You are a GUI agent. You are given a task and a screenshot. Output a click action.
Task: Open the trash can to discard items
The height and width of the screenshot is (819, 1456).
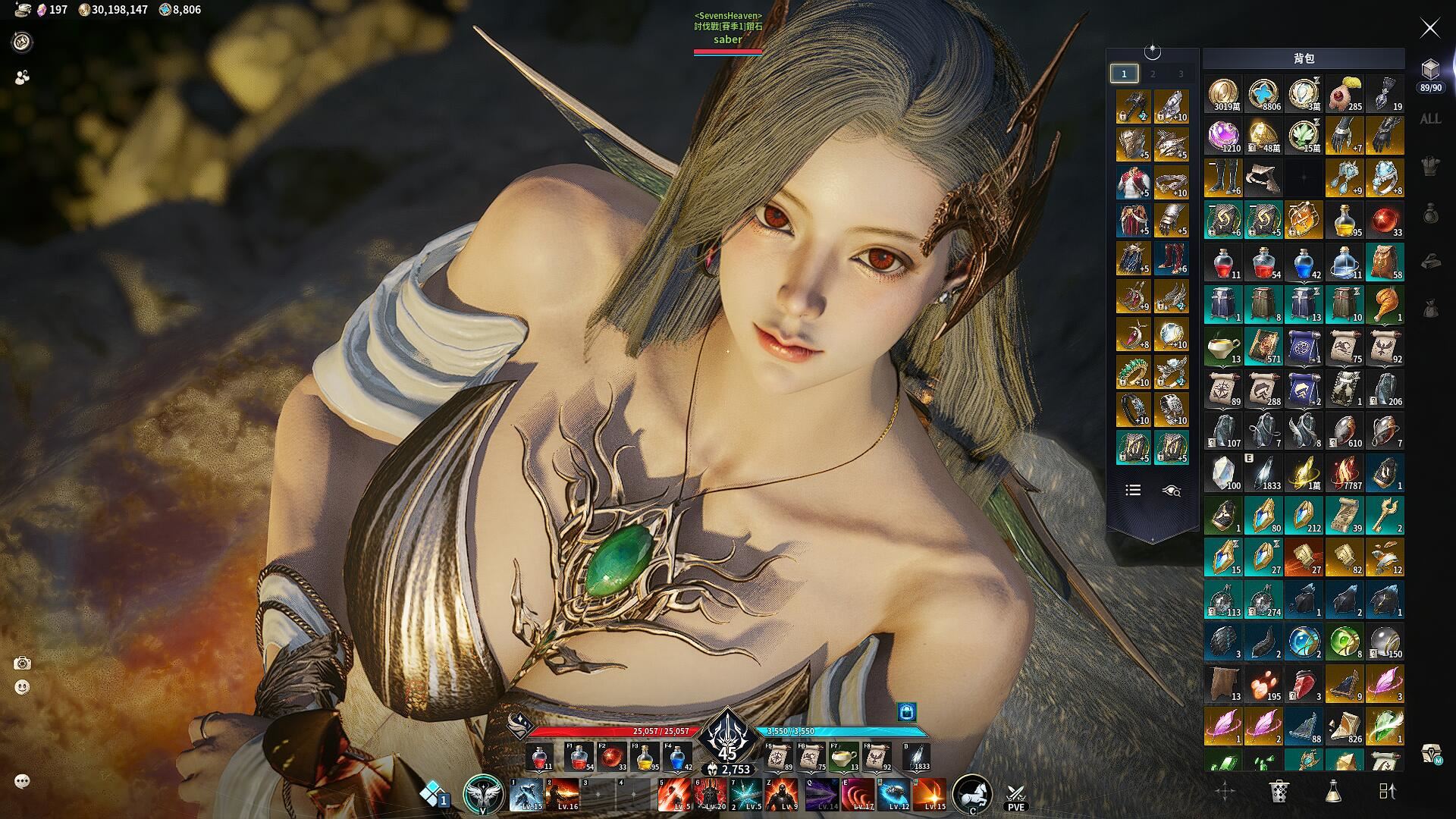(x=1279, y=791)
